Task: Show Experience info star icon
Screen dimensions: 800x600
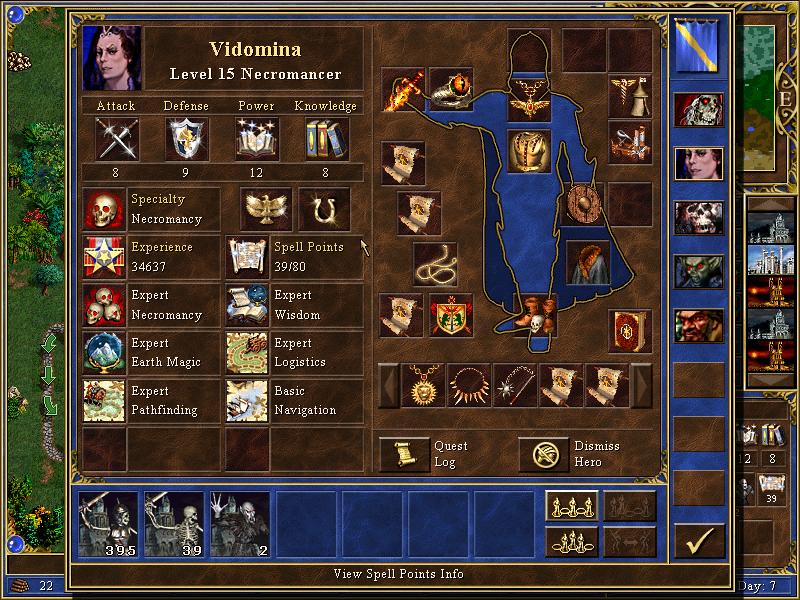Action: point(104,258)
